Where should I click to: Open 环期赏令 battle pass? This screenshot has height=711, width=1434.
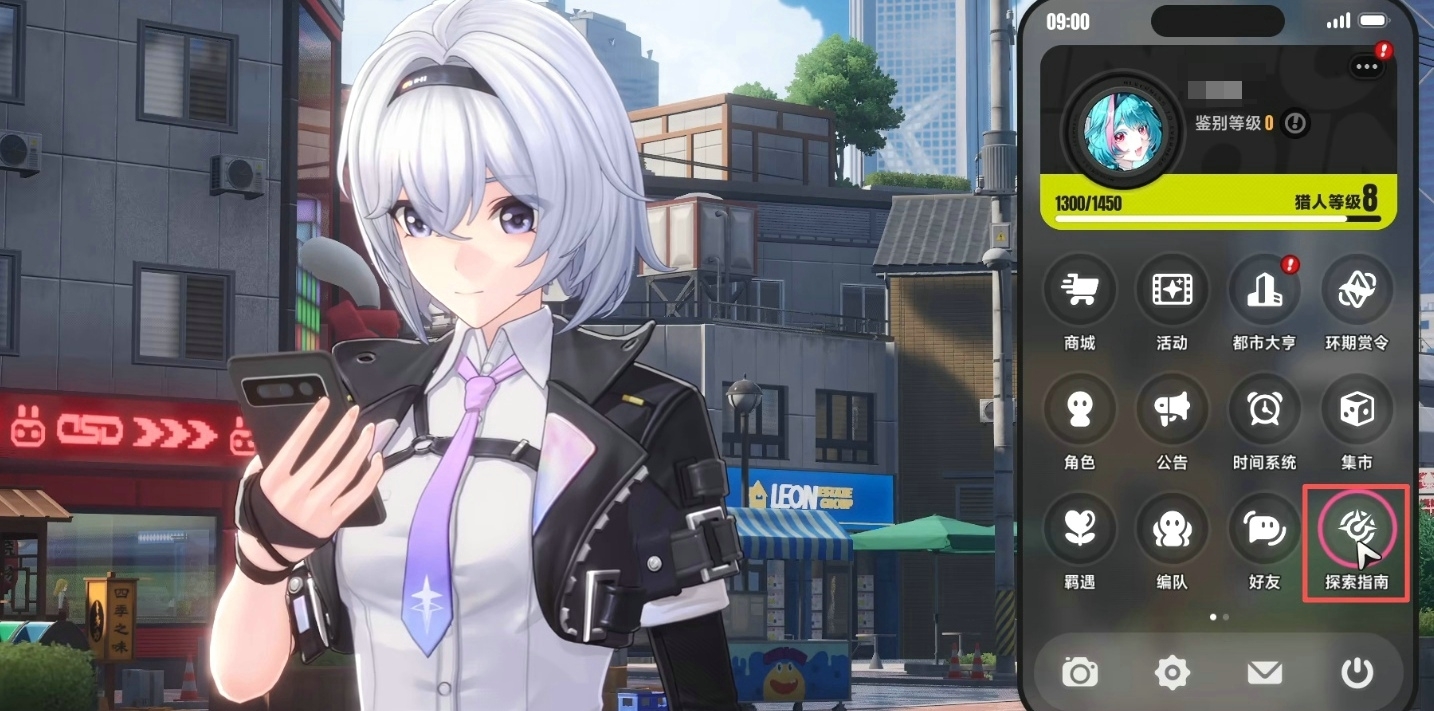click(1356, 291)
